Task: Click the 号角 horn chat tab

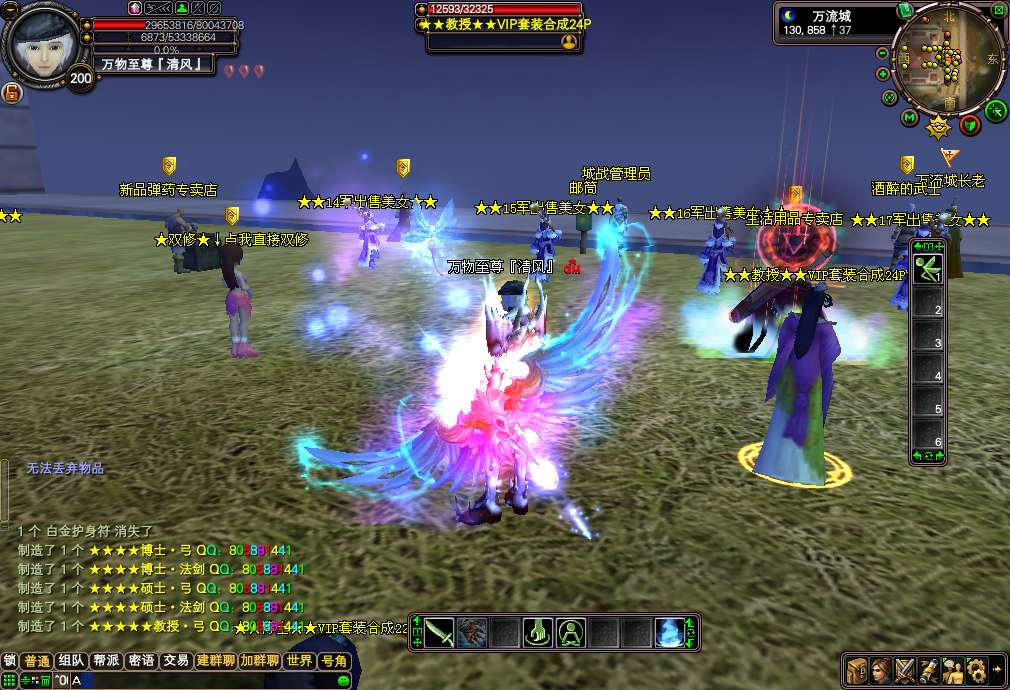Action: click(333, 661)
